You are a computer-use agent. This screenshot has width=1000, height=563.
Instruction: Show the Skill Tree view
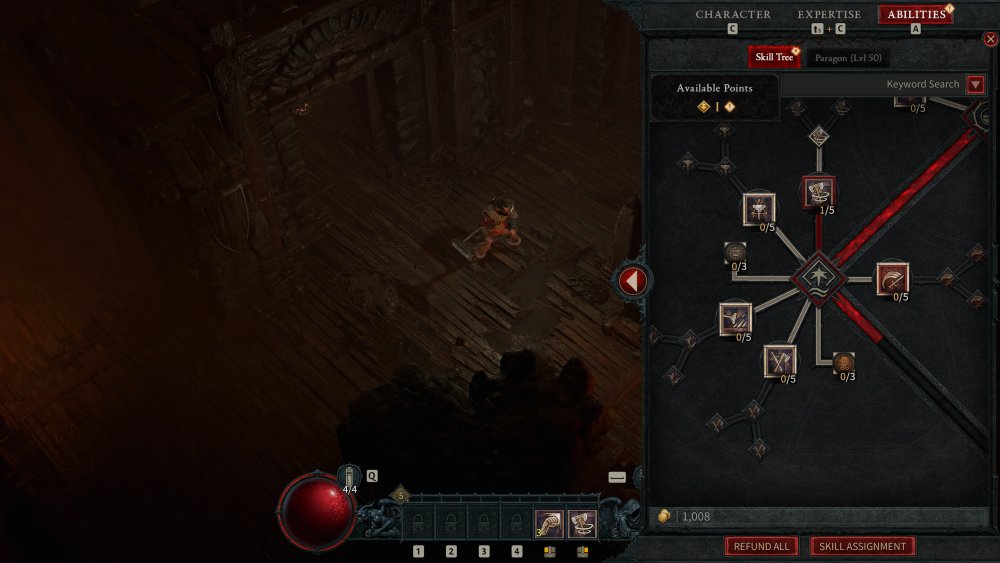tap(775, 57)
